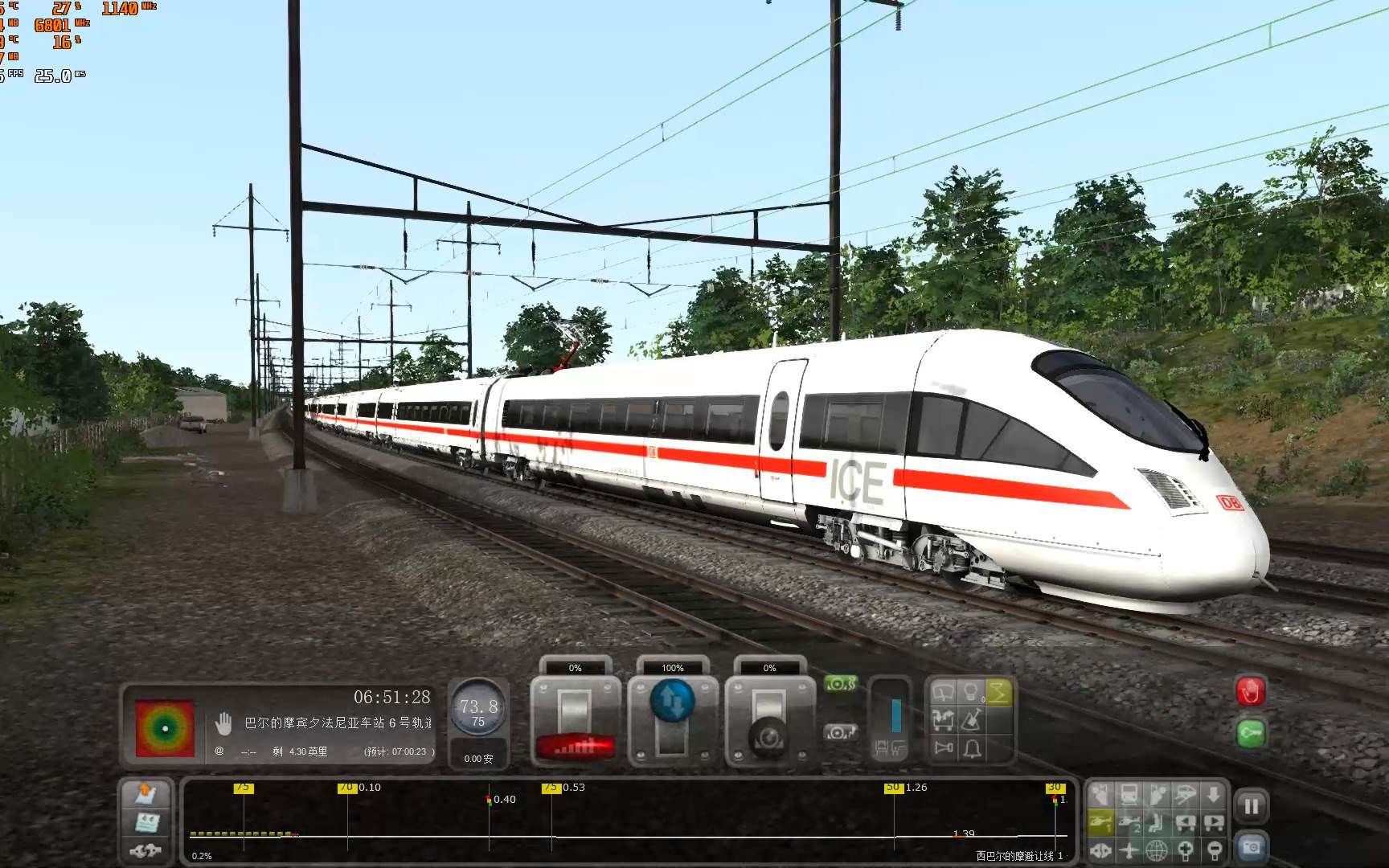Toggle the windscreen wipers
Image resolution: width=1389 pixels, height=868 pixels.
943,692
